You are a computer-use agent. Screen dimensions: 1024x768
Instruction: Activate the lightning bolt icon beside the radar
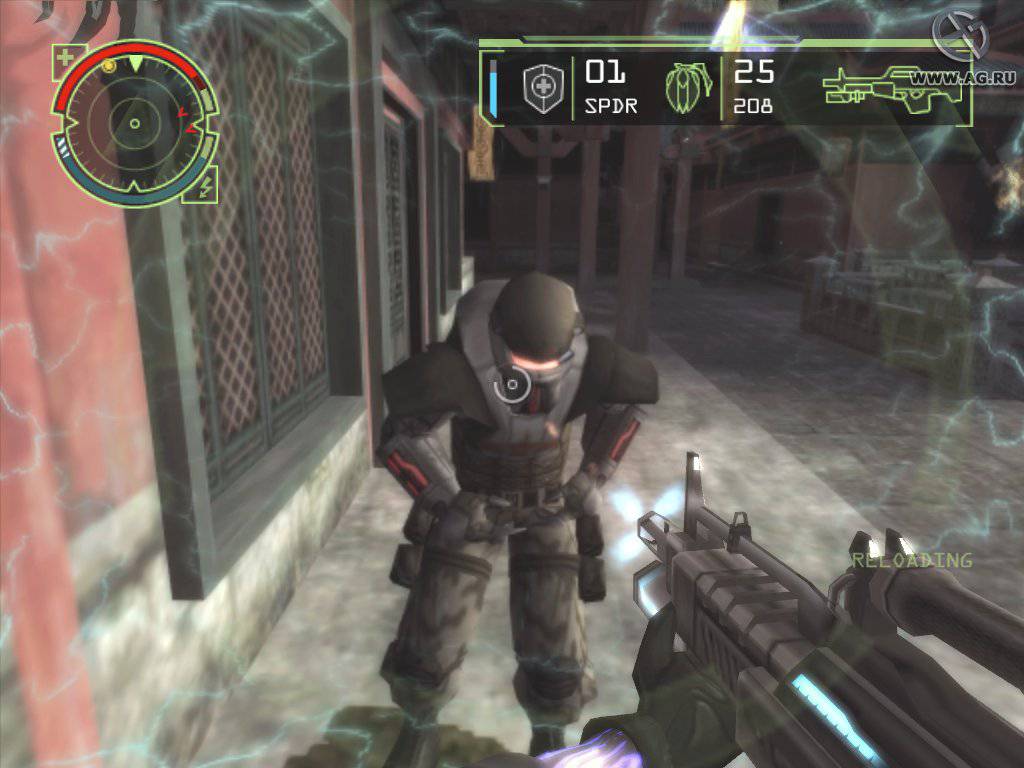pos(206,184)
